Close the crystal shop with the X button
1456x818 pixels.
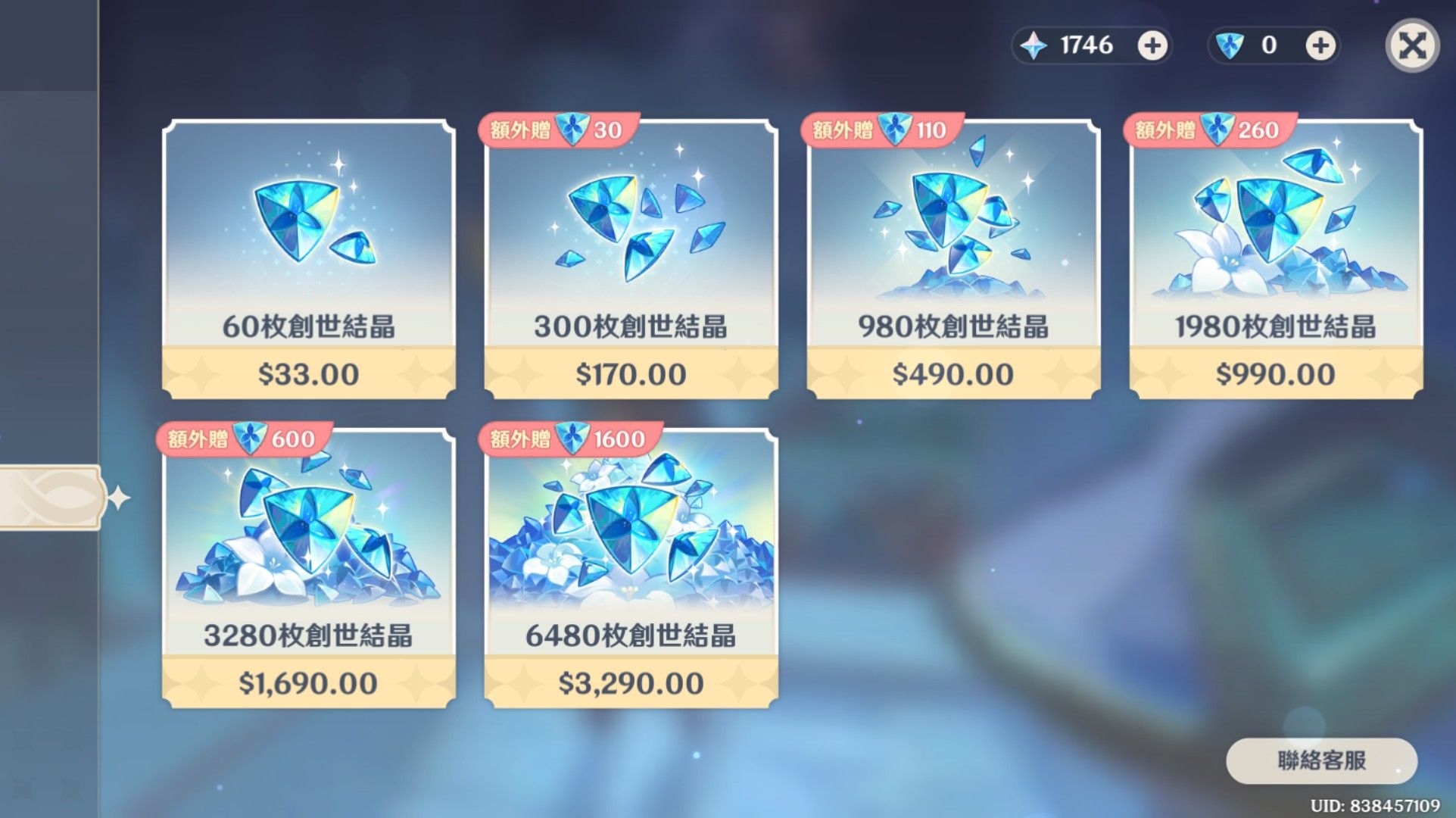pos(1411,45)
